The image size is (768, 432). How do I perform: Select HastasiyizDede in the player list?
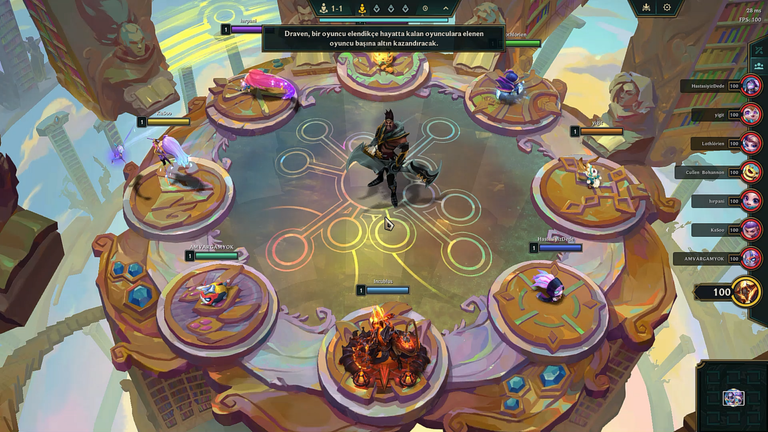click(x=750, y=87)
